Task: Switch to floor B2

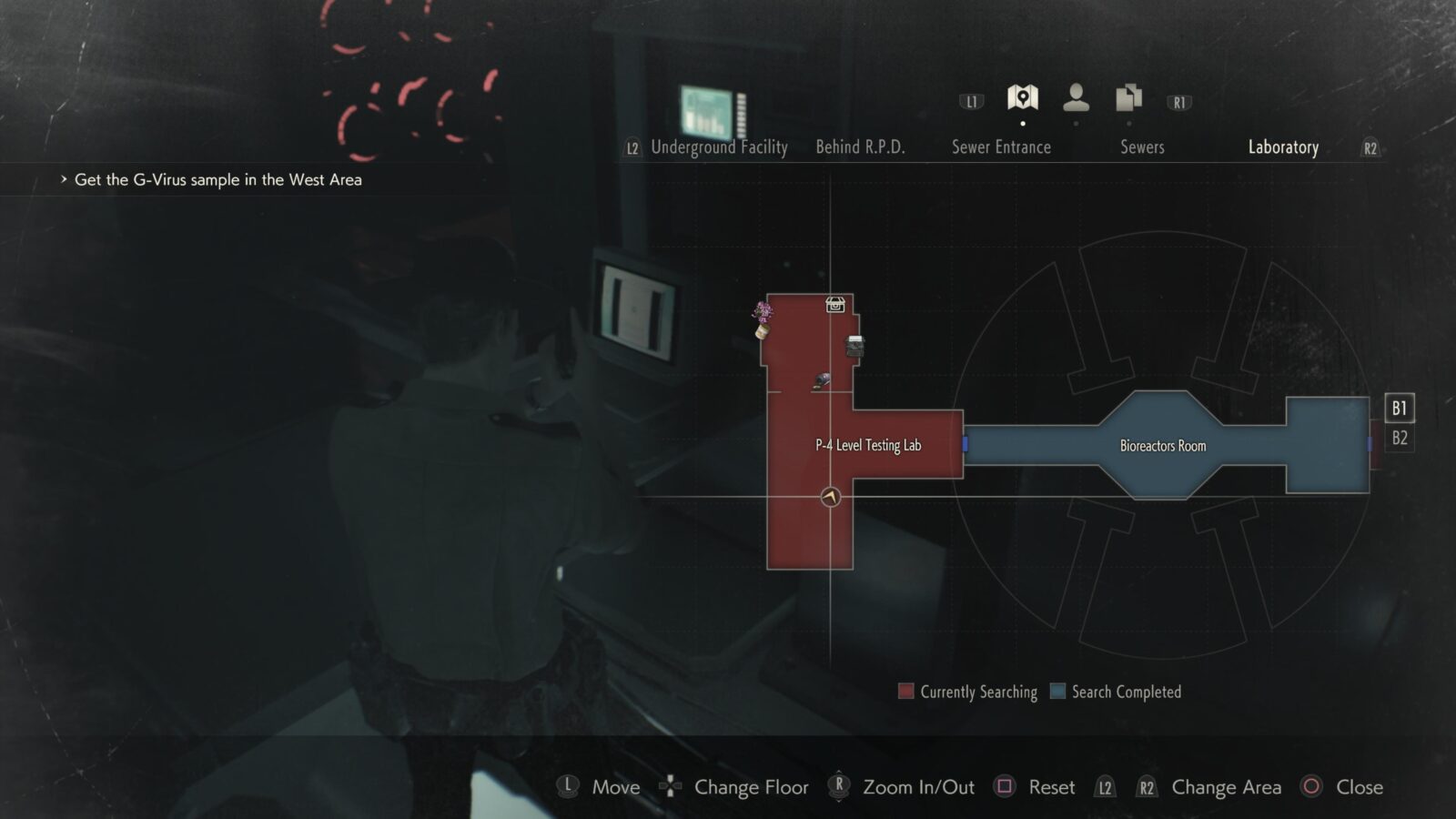Action: coord(1398,438)
